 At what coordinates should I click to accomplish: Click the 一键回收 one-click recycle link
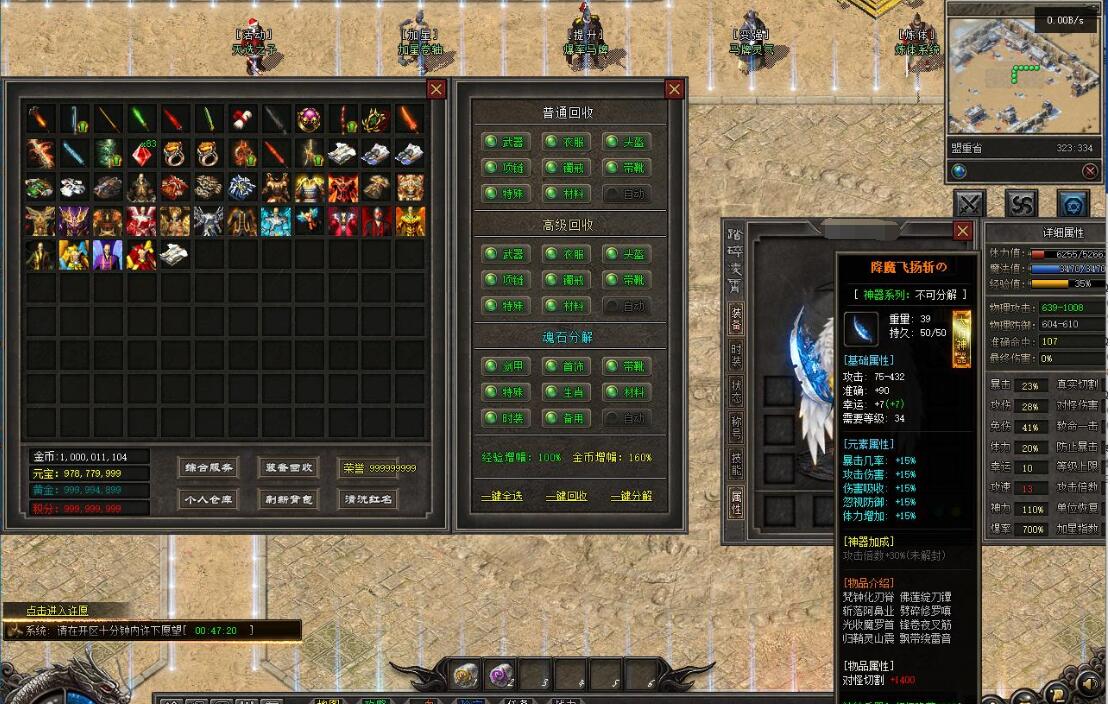click(x=567, y=496)
